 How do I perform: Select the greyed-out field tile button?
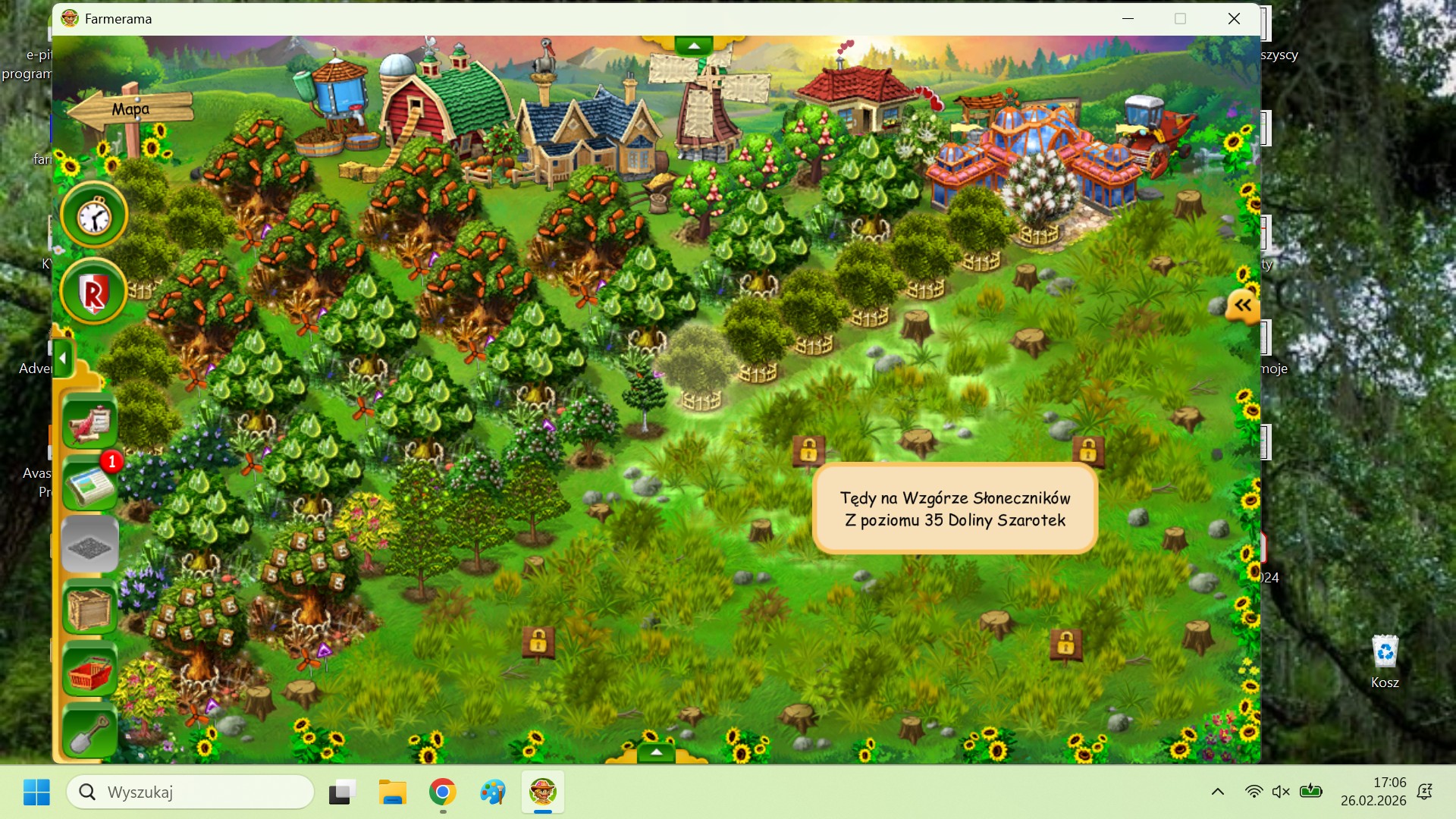coord(89,545)
